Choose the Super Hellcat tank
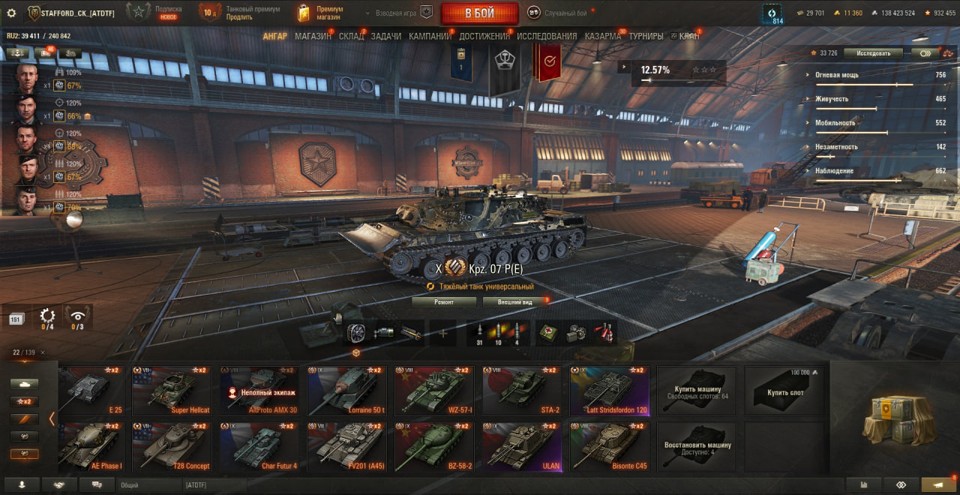Screen dimensions: 960x495 point(179,391)
